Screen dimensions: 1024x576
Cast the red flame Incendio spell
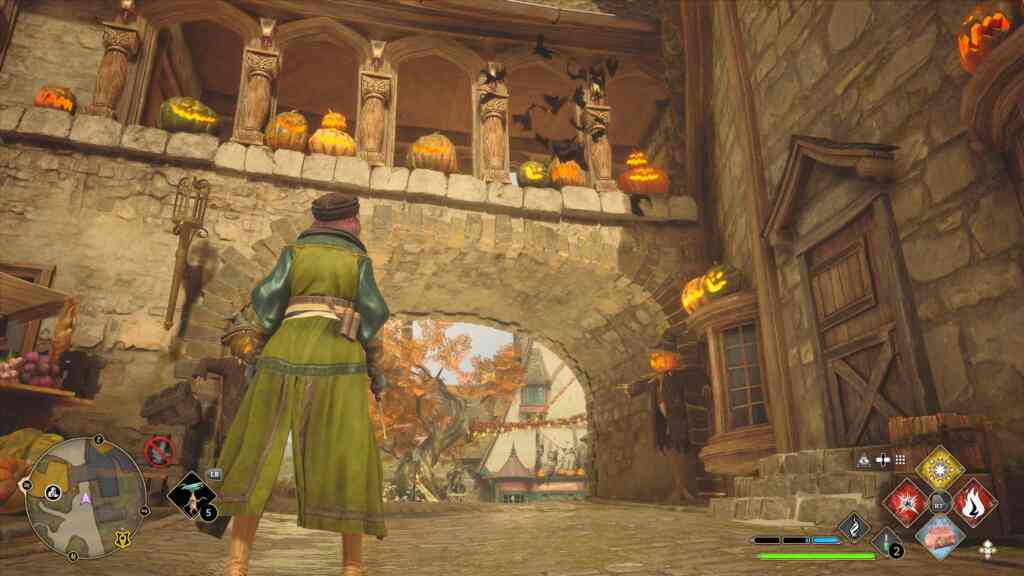click(x=974, y=500)
